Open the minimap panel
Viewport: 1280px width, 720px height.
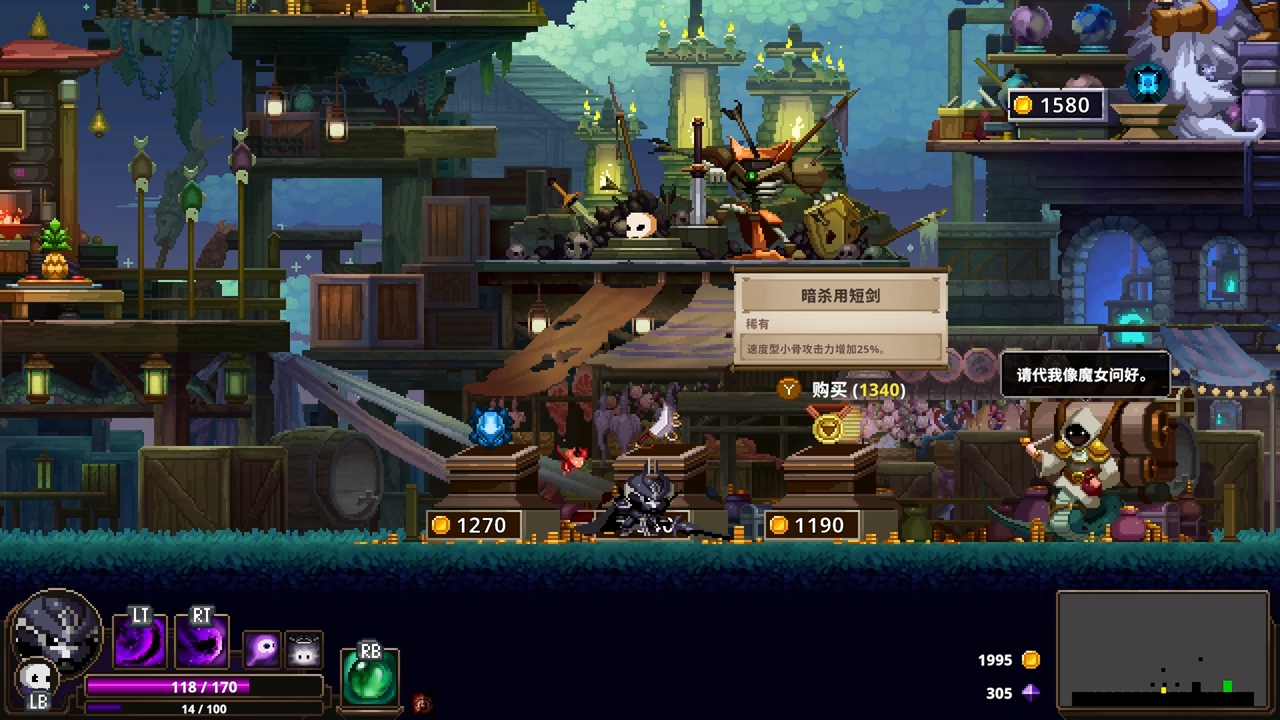[1163, 650]
